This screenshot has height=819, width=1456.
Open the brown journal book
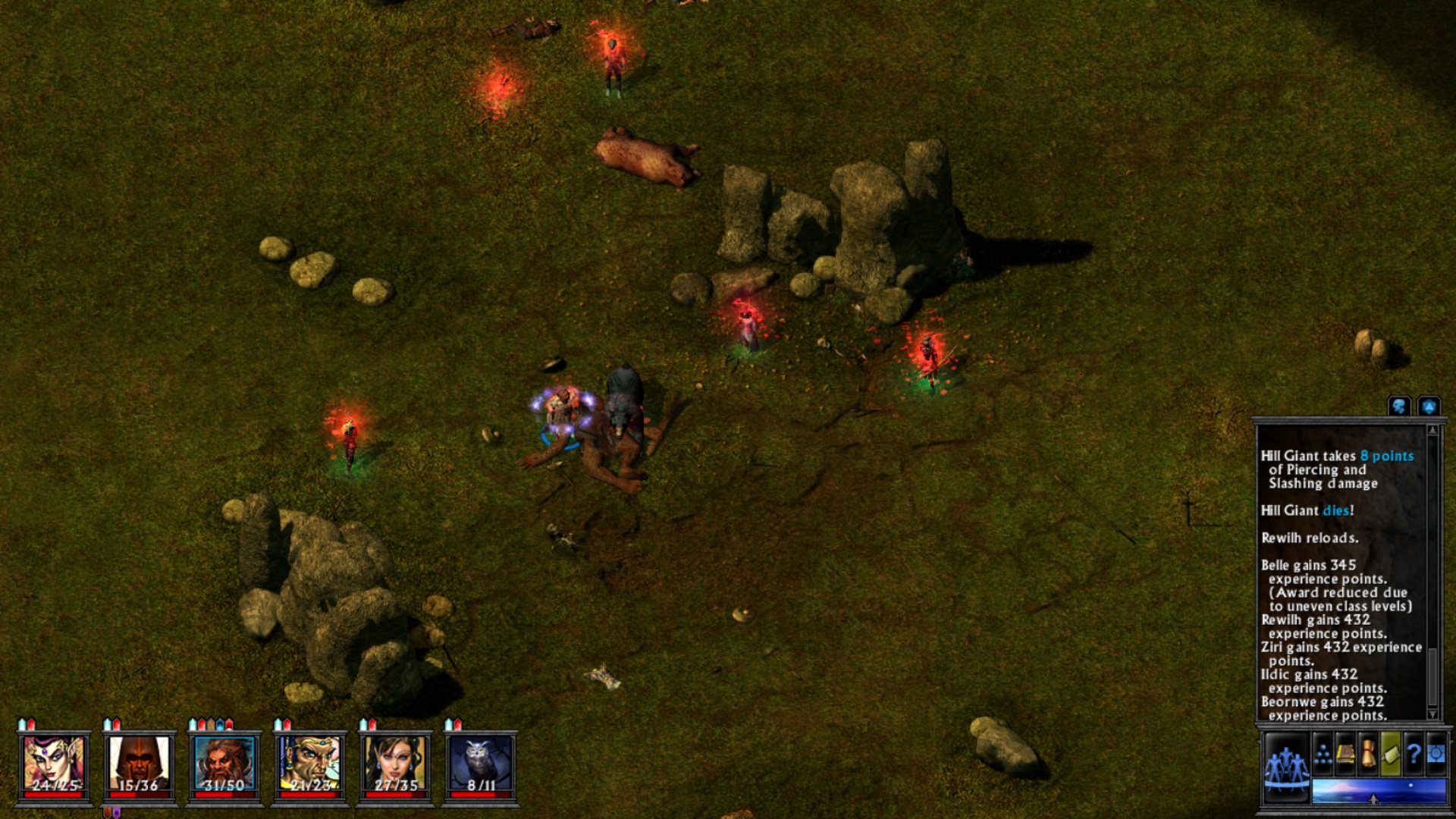(1346, 754)
